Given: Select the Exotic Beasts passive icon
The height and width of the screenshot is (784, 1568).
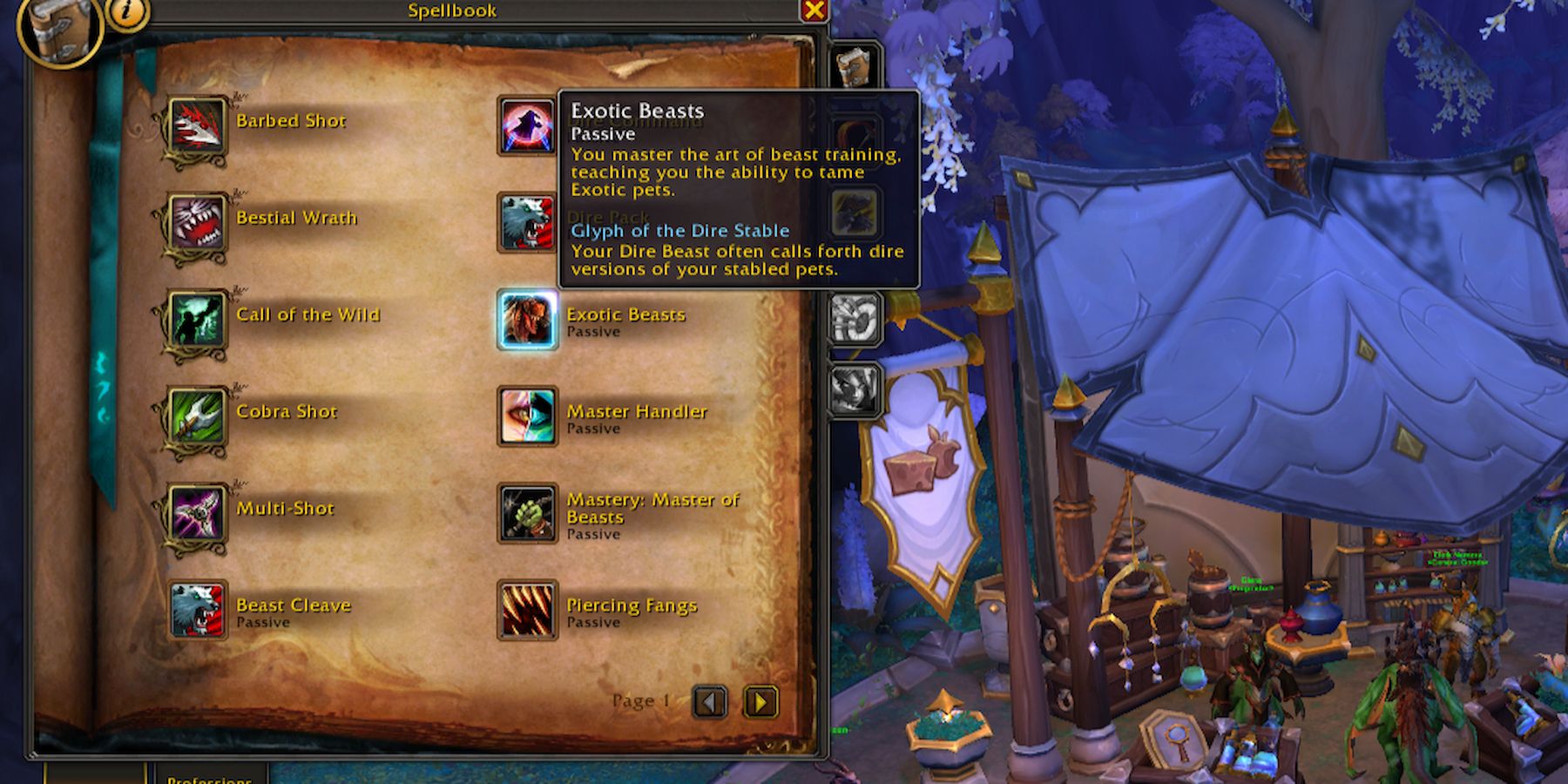Looking at the screenshot, I should tap(525, 319).
